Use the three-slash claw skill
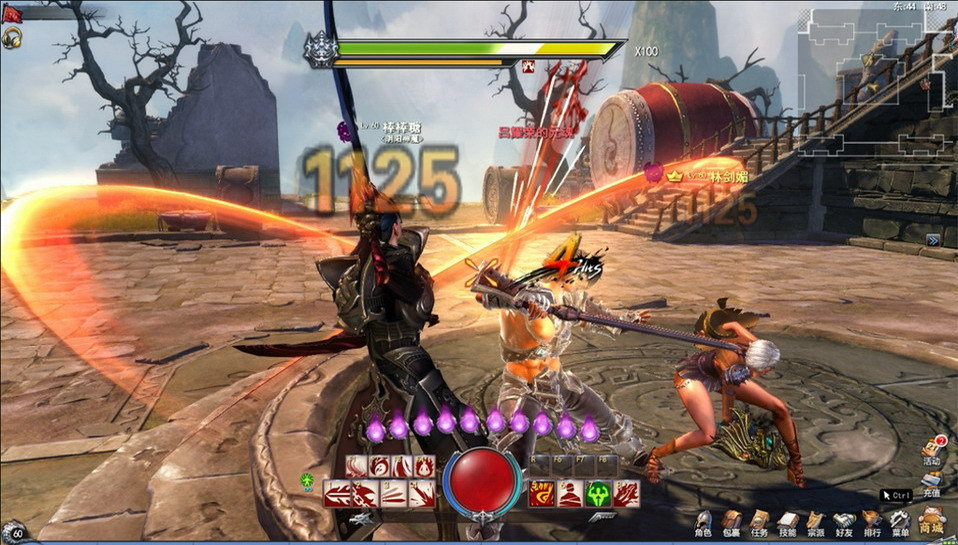958x545 pixels. tap(393, 493)
